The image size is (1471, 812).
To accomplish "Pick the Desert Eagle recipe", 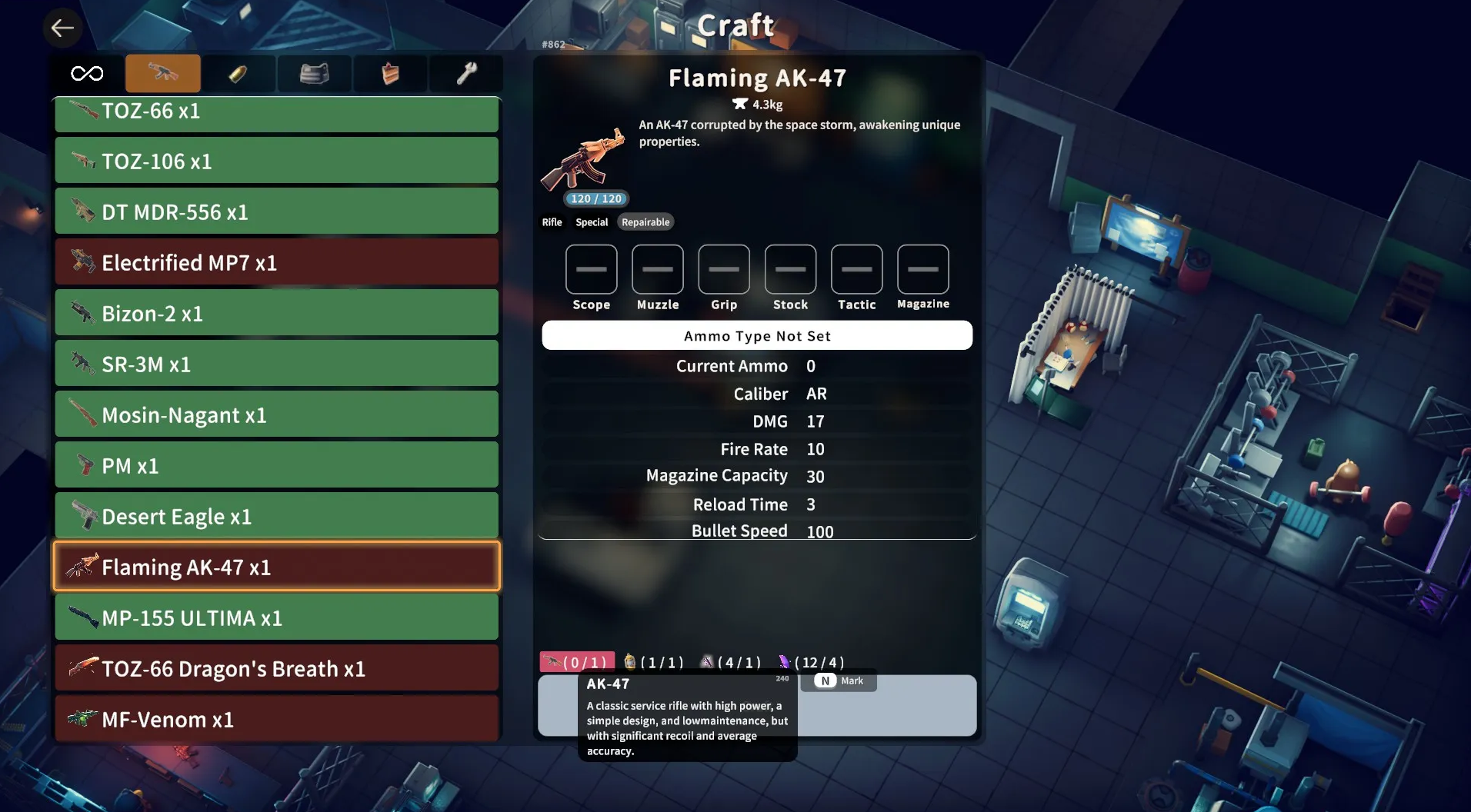I will tap(276, 517).
